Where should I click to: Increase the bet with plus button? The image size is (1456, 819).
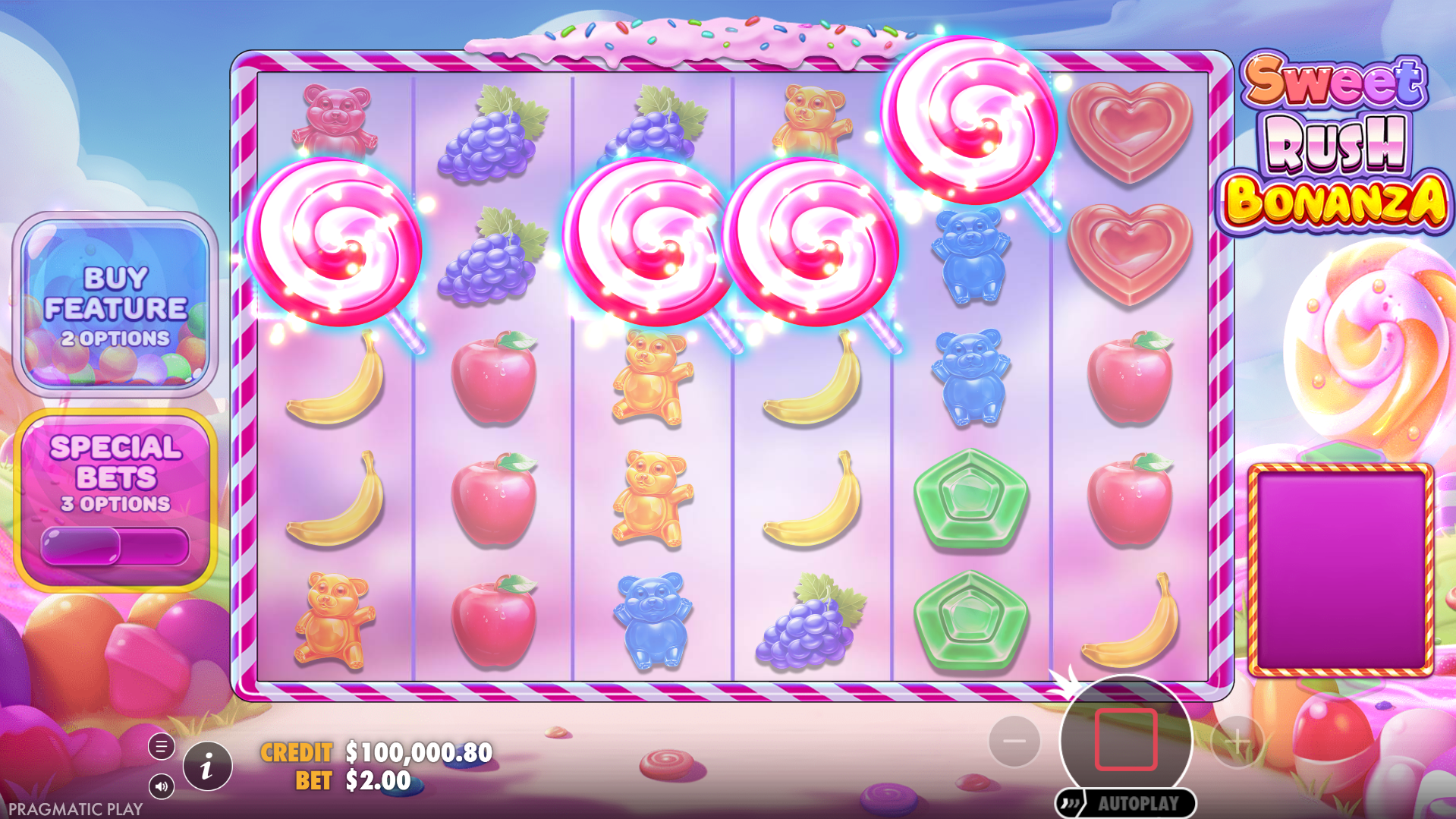pos(1237,741)
